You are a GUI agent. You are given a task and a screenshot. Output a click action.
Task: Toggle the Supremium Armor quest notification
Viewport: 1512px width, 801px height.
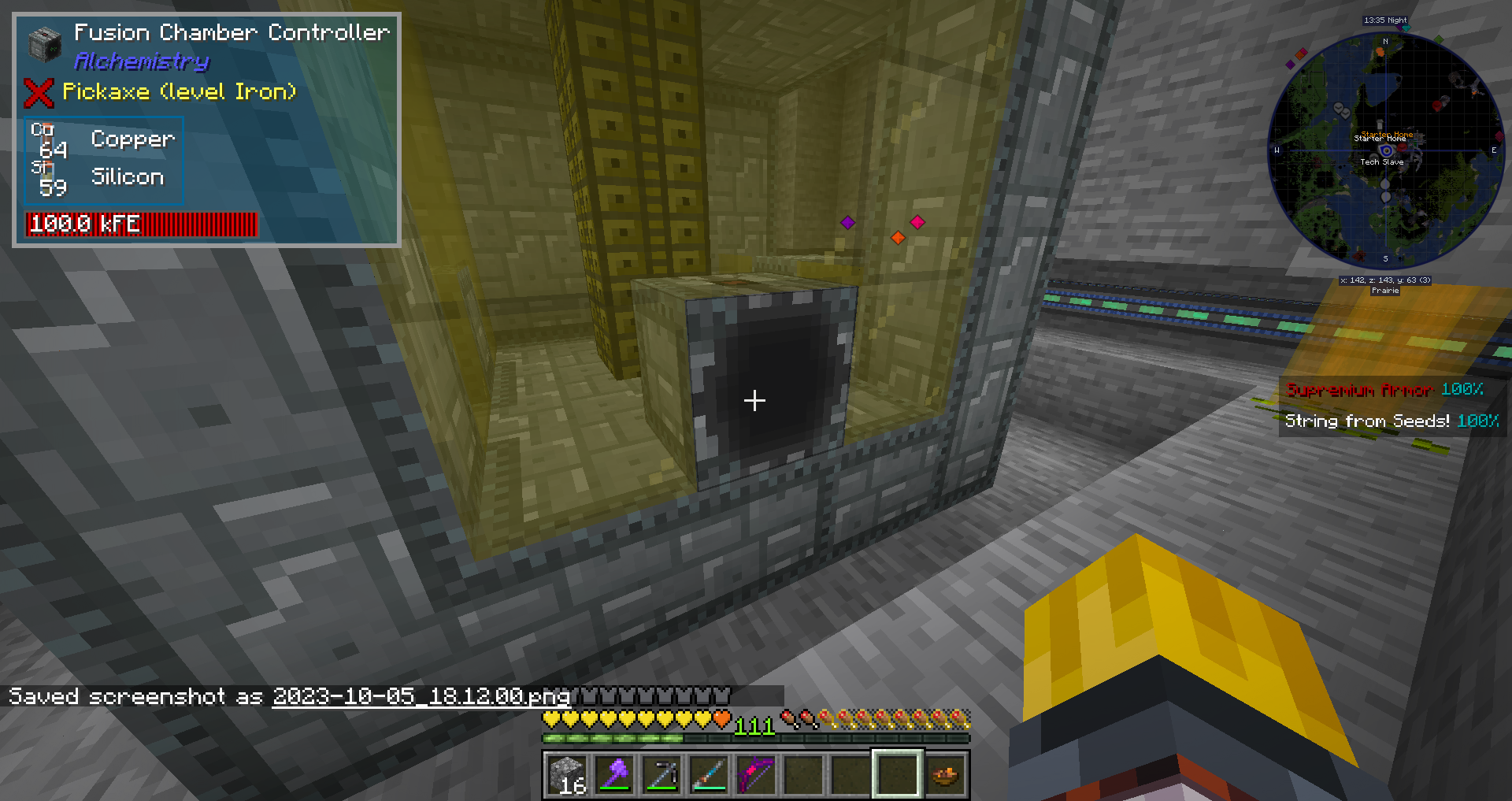click(1358, 389)
